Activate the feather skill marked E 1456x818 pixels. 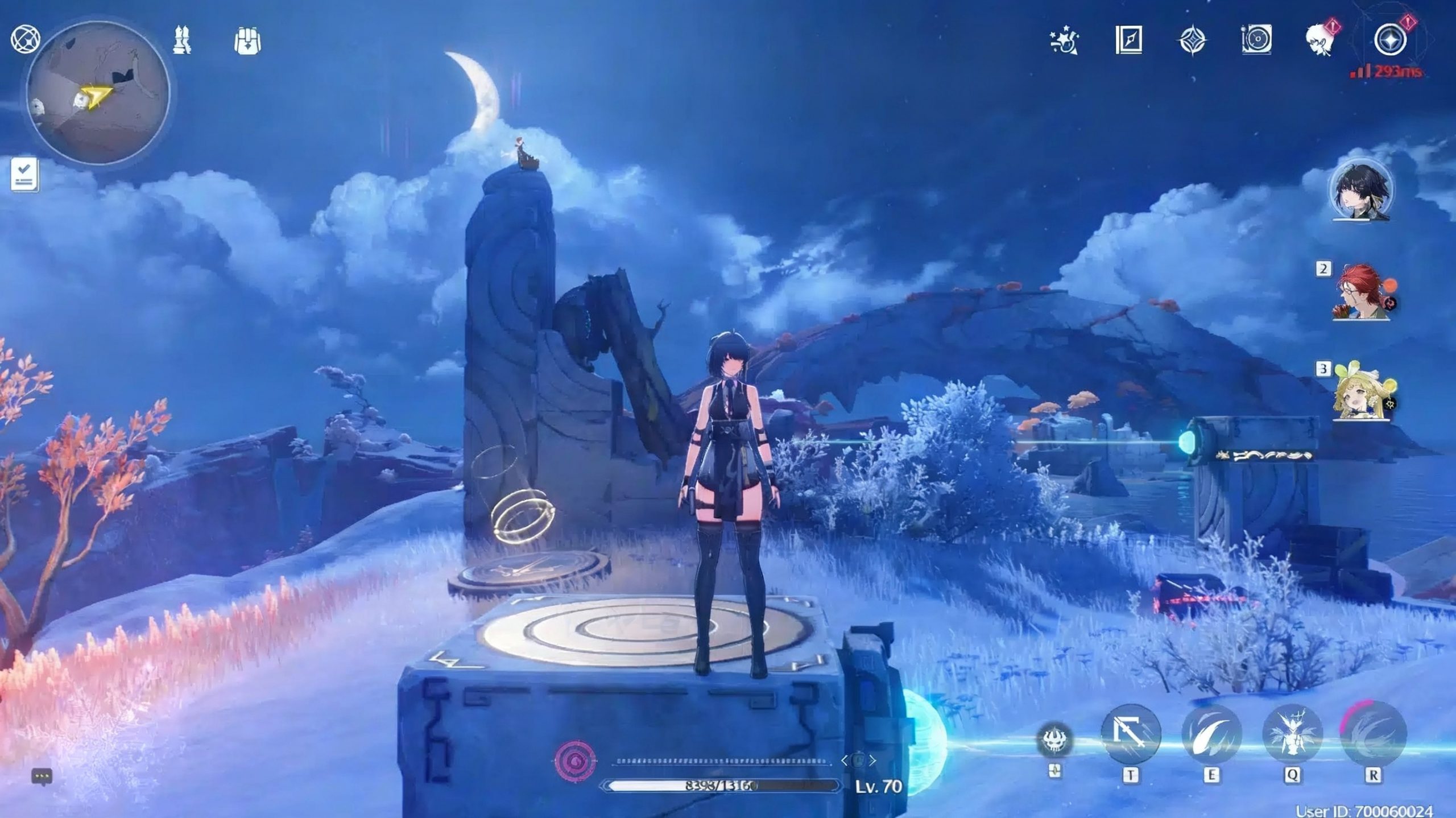tap(1211, 735)
